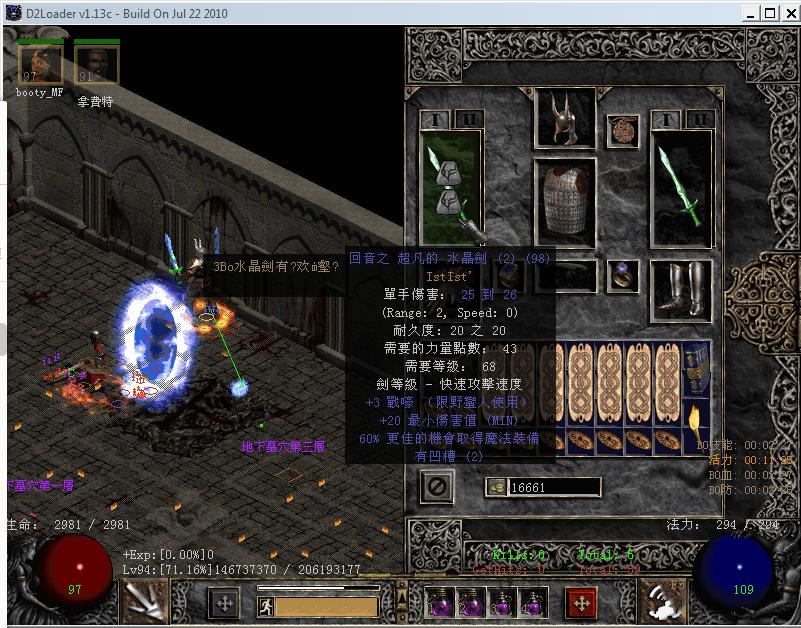Click the booty_MF character portrait

click(40, 66)
